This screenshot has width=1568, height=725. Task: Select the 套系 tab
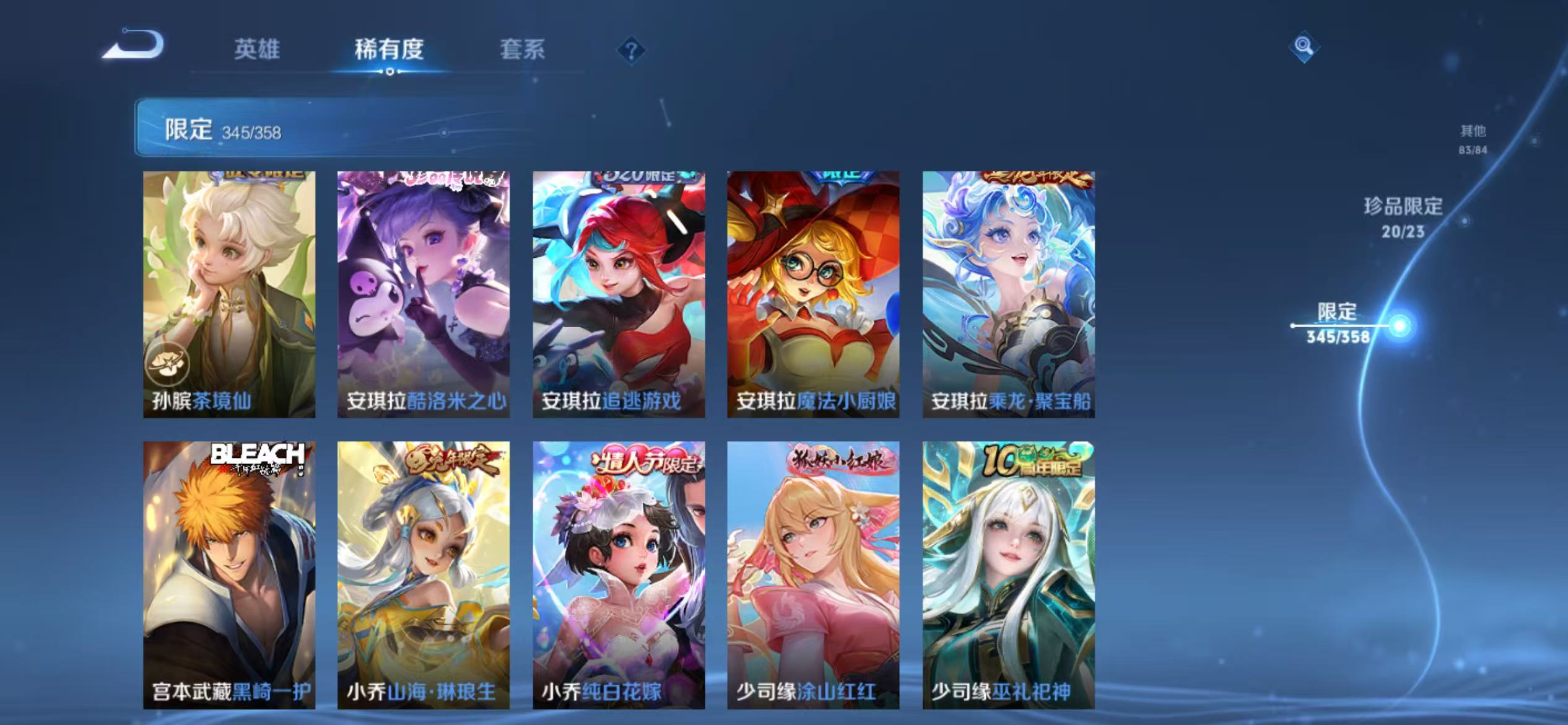click(x=523, y=51)
